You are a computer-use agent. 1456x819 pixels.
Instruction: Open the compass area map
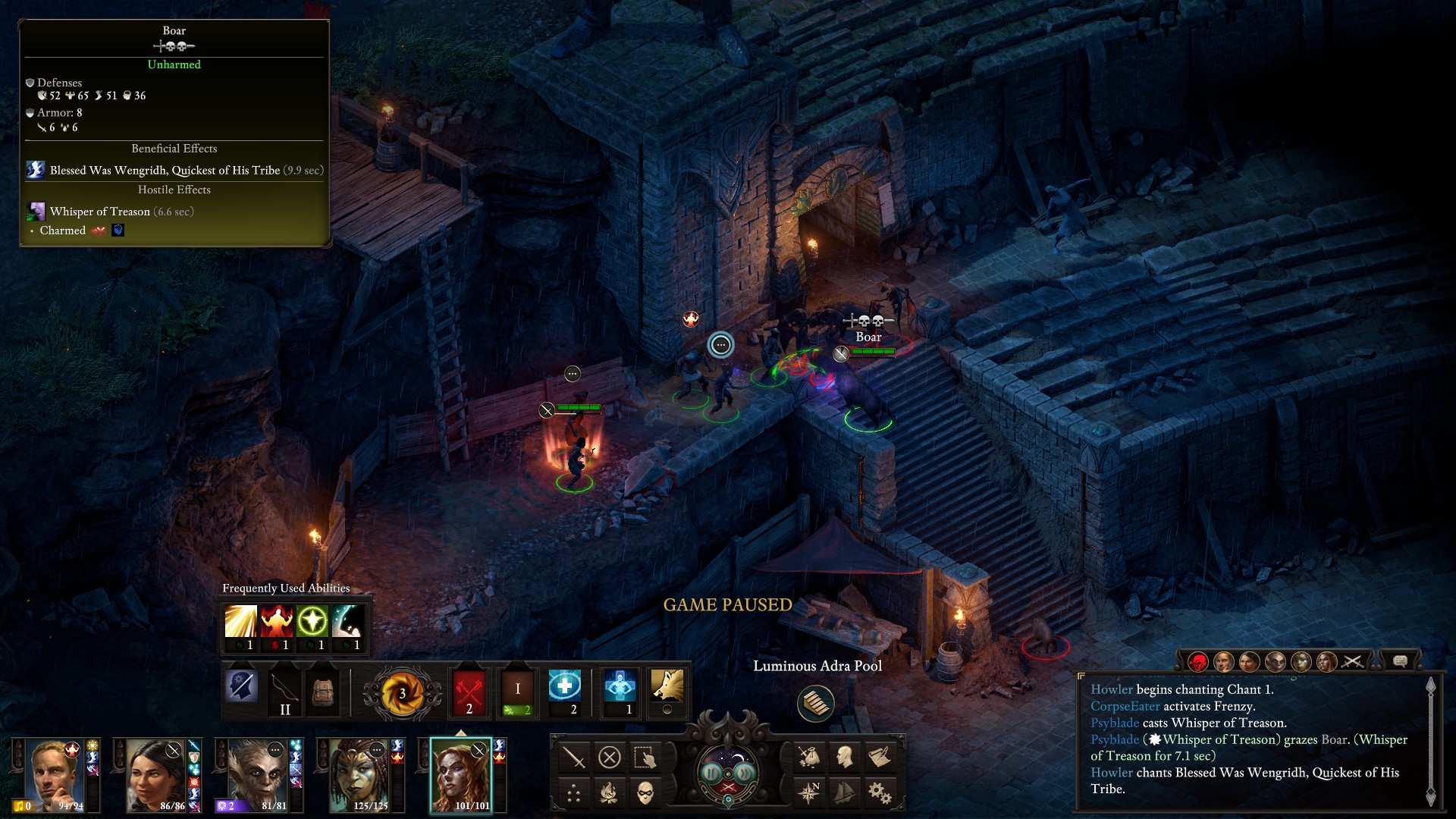coord(809,792)
